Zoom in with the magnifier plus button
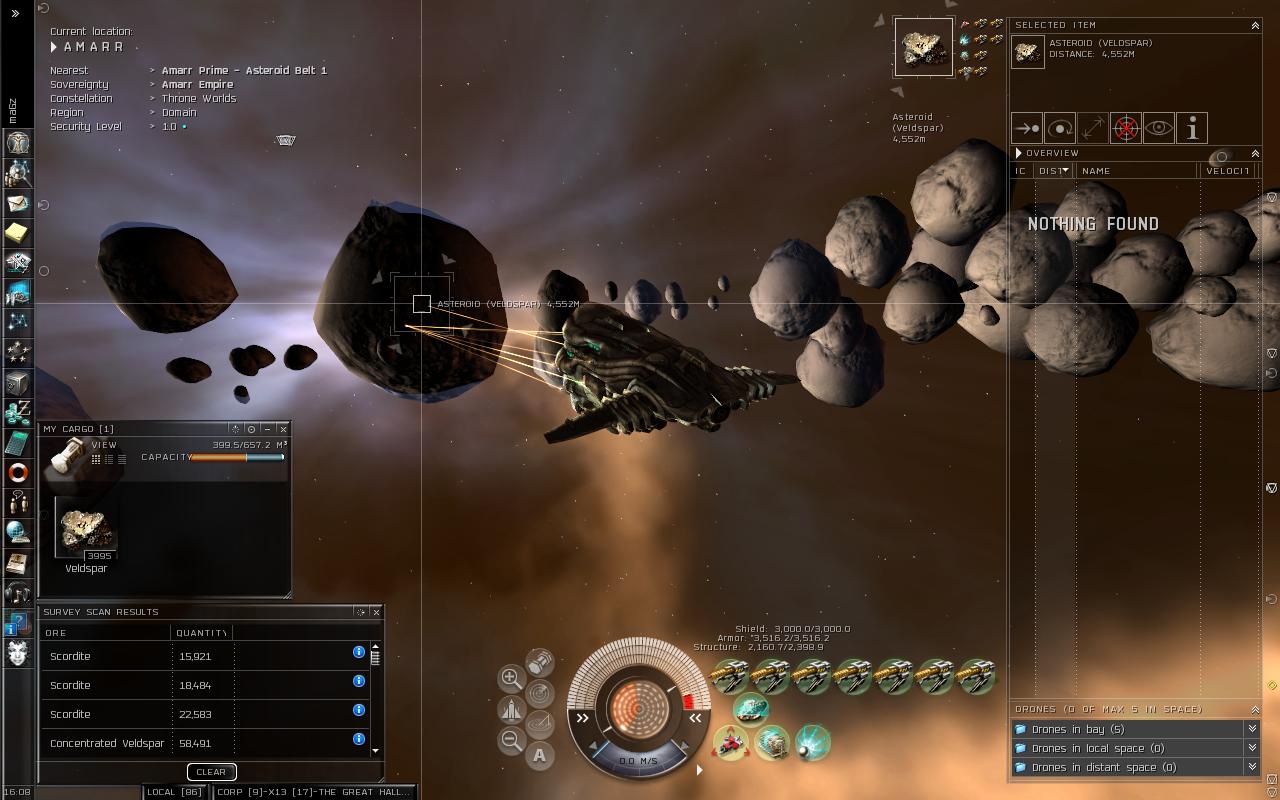Screen dimensions: 1280x800 click(x=510, y=677)
